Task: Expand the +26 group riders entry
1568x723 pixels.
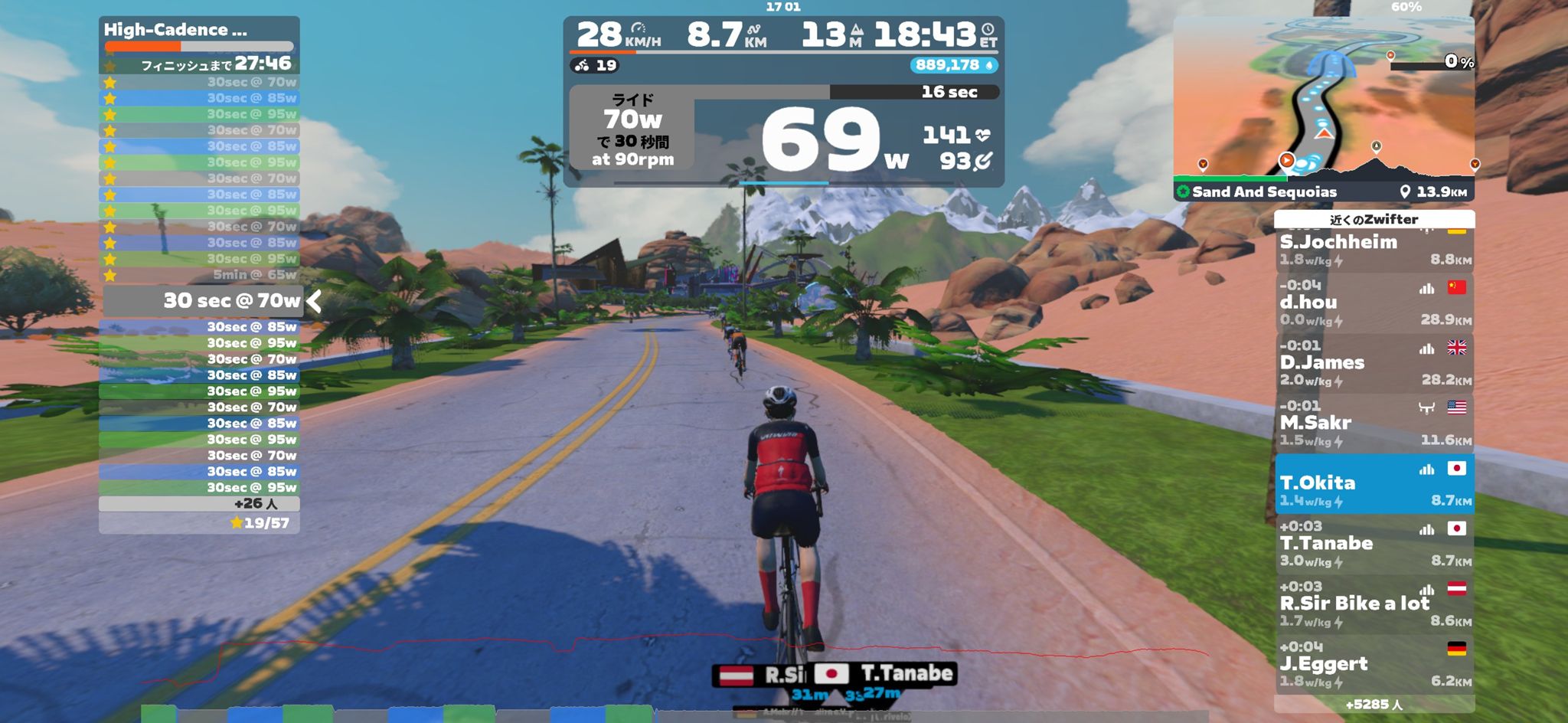Action: [x=199, y=504]
